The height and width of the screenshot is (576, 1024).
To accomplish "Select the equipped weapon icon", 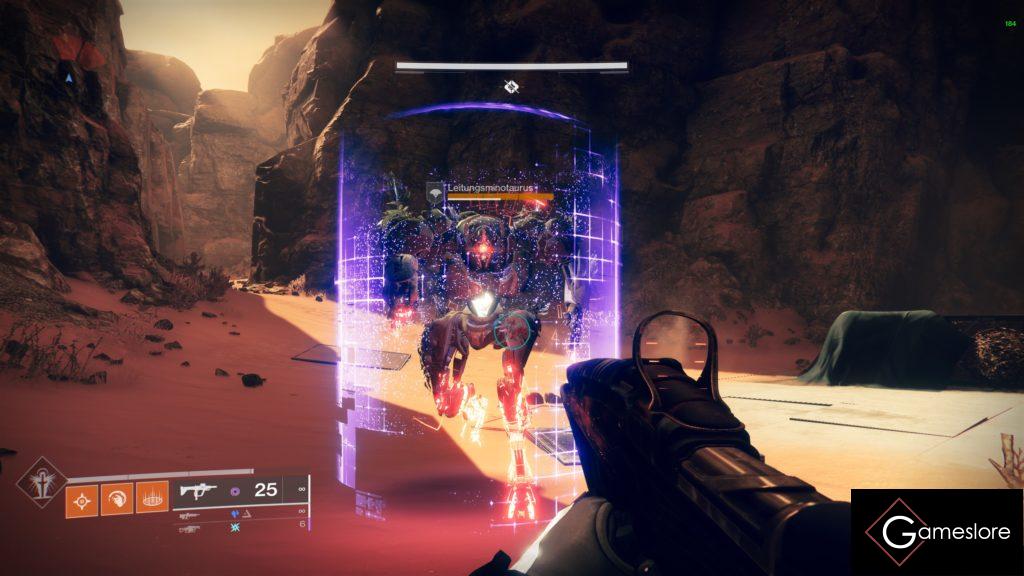I will [197, 491].
